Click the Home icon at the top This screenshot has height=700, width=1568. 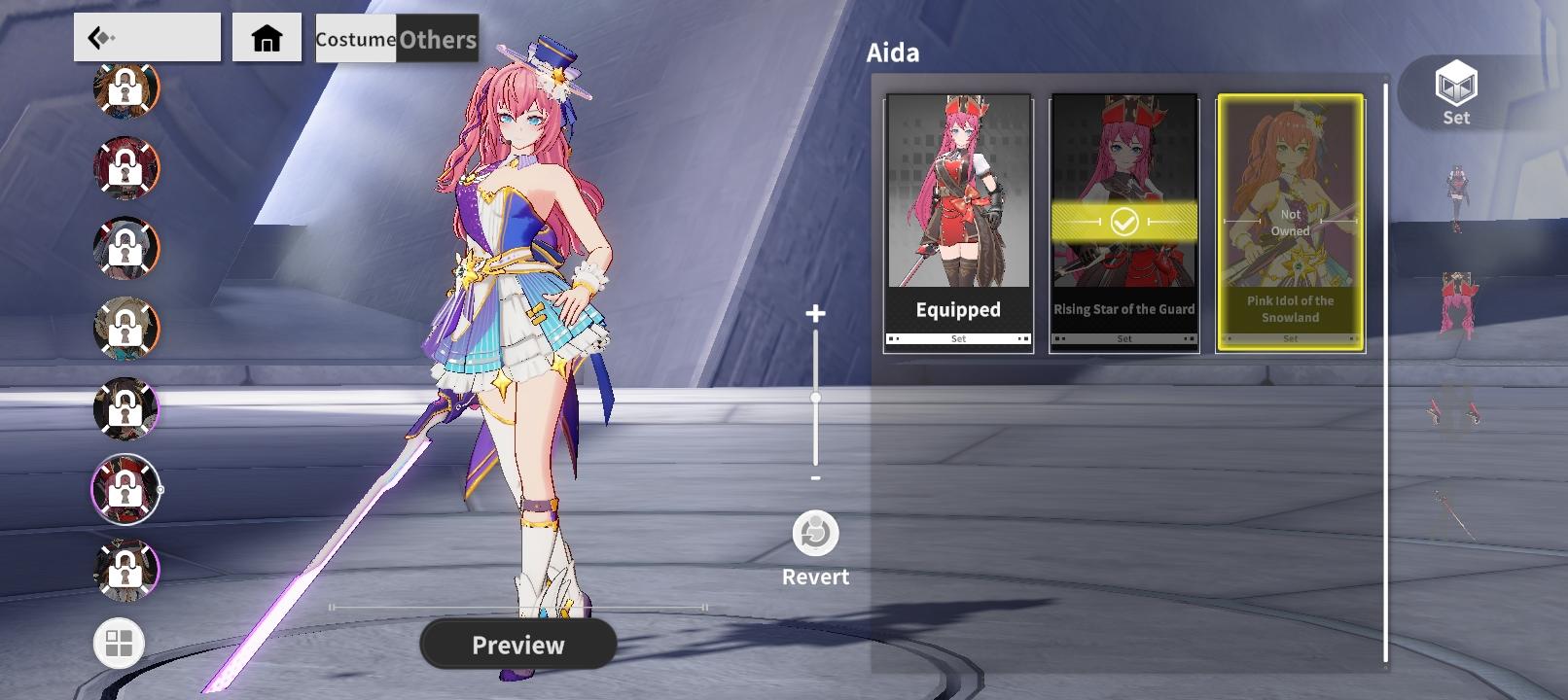coord(266,38)
